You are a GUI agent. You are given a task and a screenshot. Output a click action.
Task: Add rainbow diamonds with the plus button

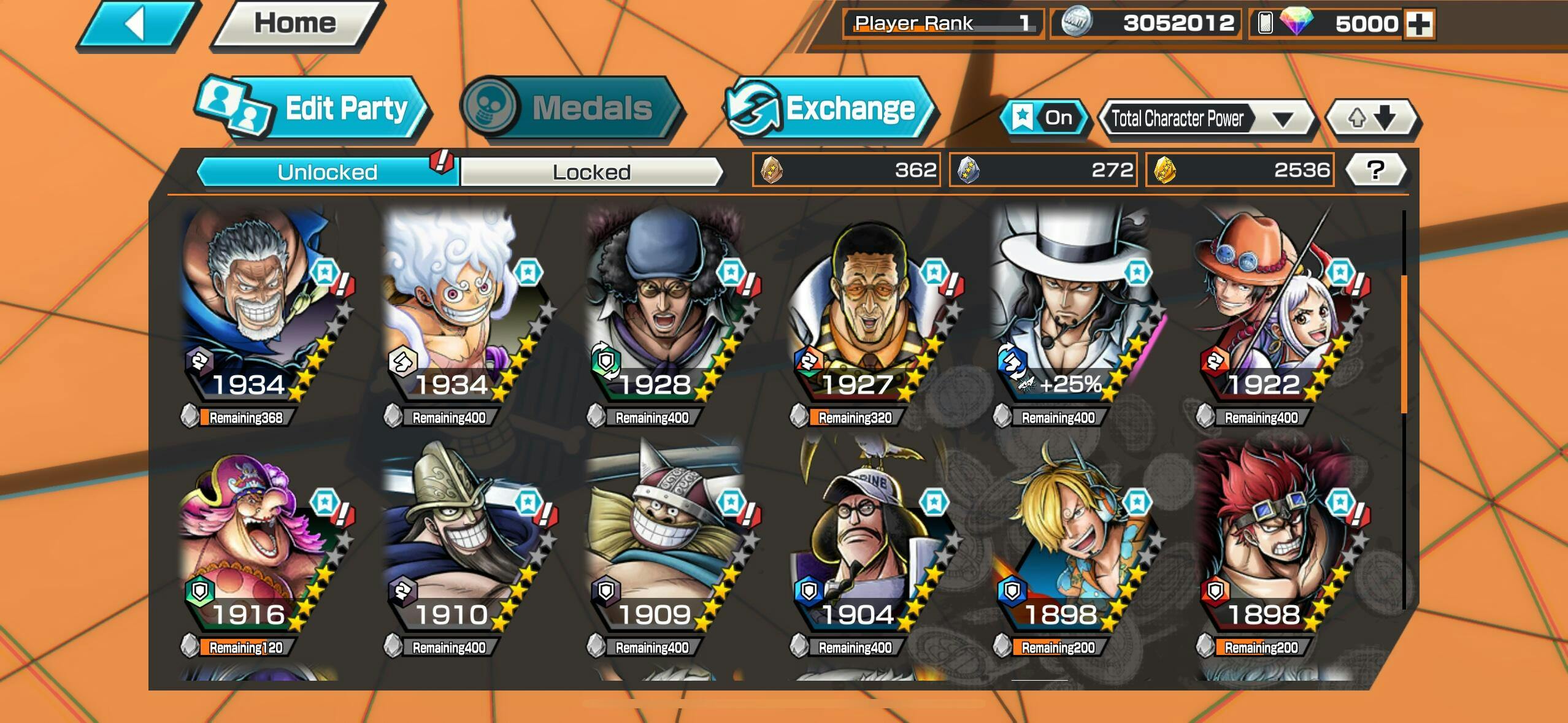[1420, 25]
